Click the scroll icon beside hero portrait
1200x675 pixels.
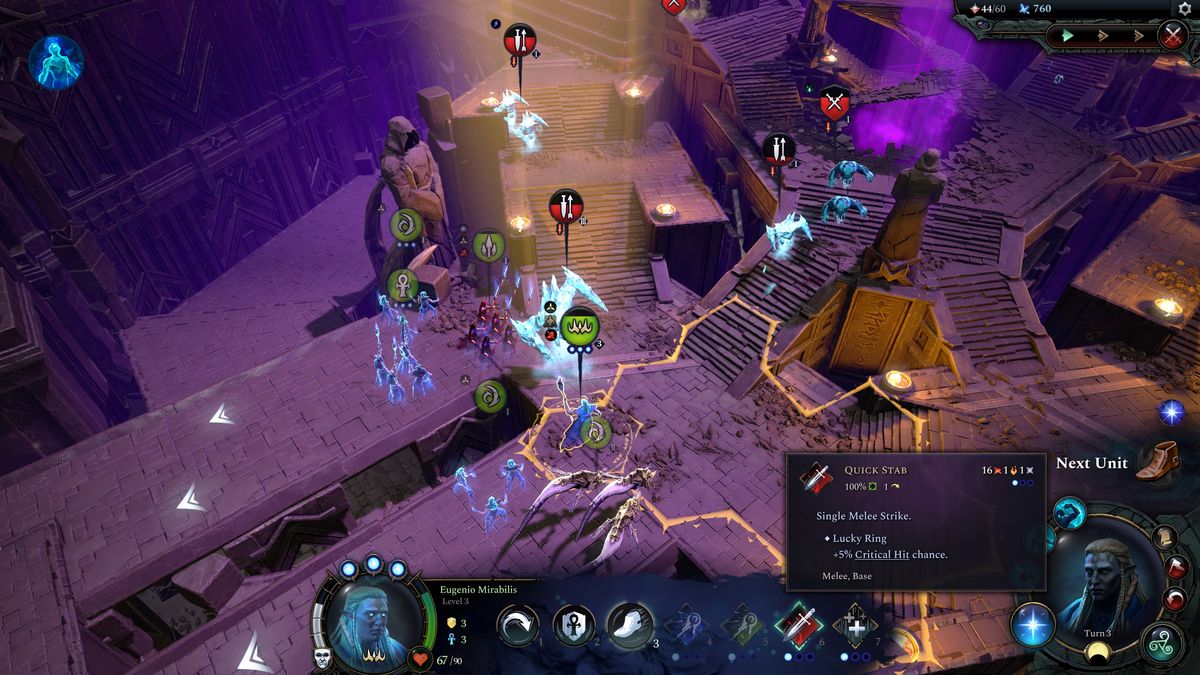click(x=1165, y=536)
